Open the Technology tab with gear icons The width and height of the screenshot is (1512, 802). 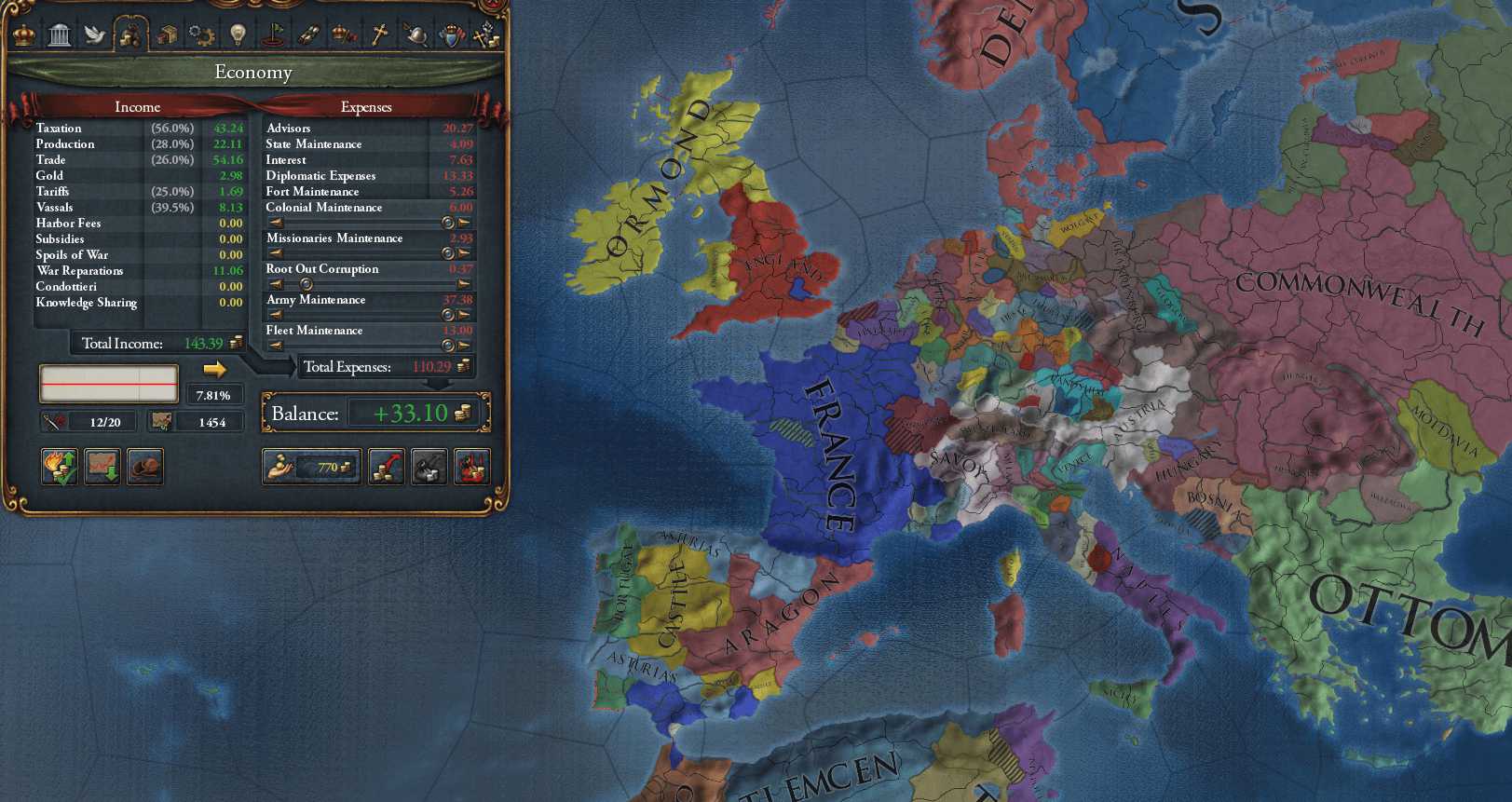[x=201, y=35]
